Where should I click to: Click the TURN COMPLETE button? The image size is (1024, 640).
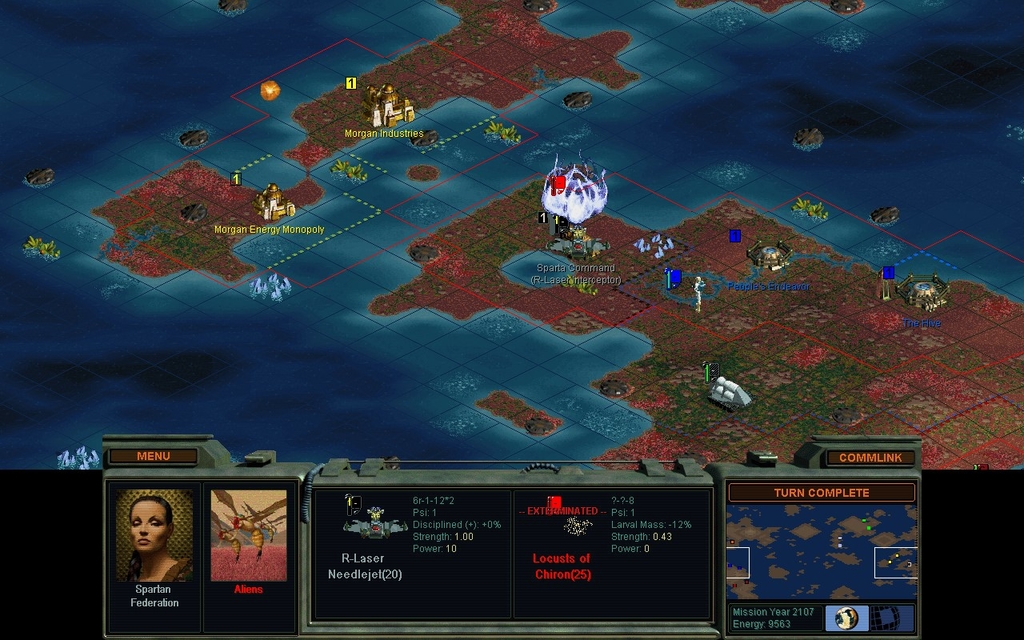click(821, 493)
